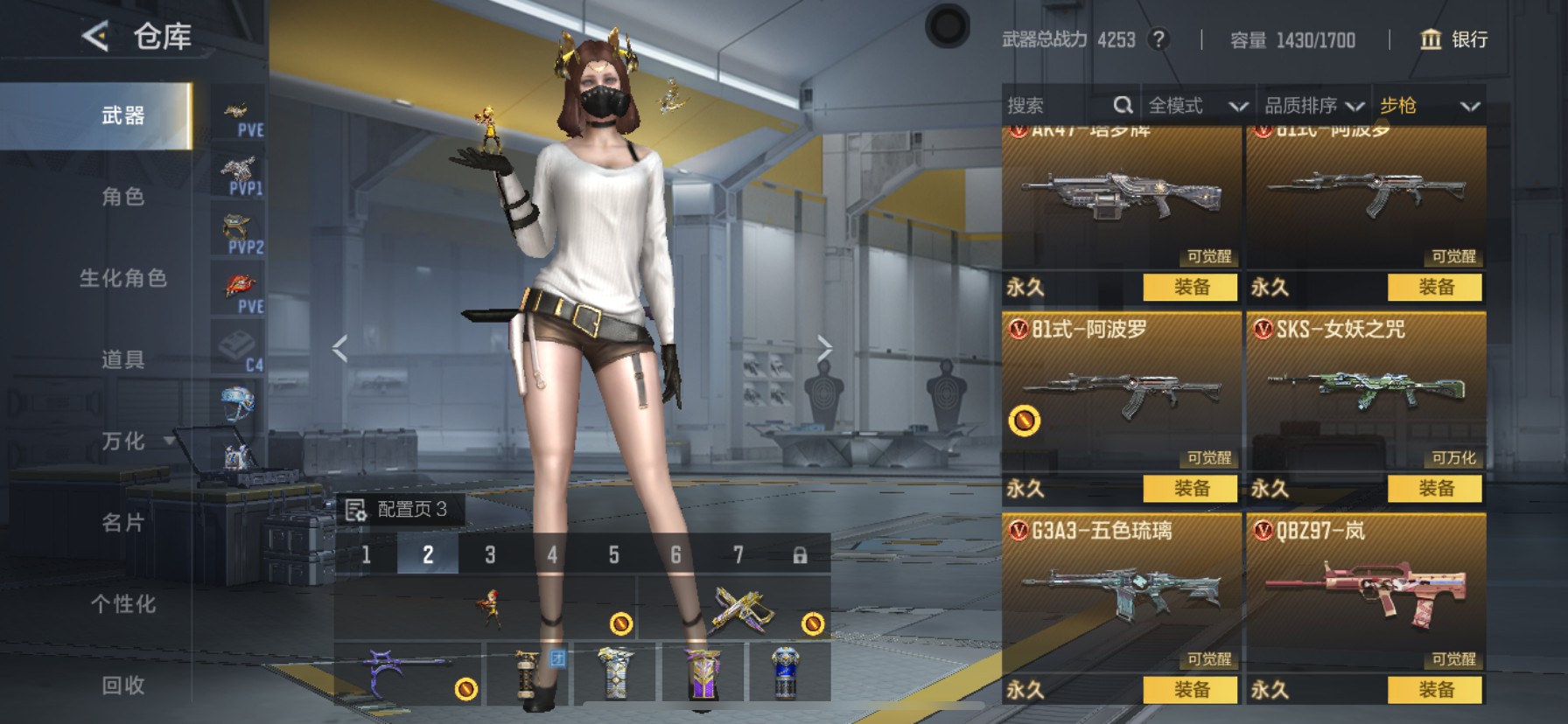Select the PVP1 loadout preset icon
Viewport: 1568px width, 724px height.
[238, 171]
